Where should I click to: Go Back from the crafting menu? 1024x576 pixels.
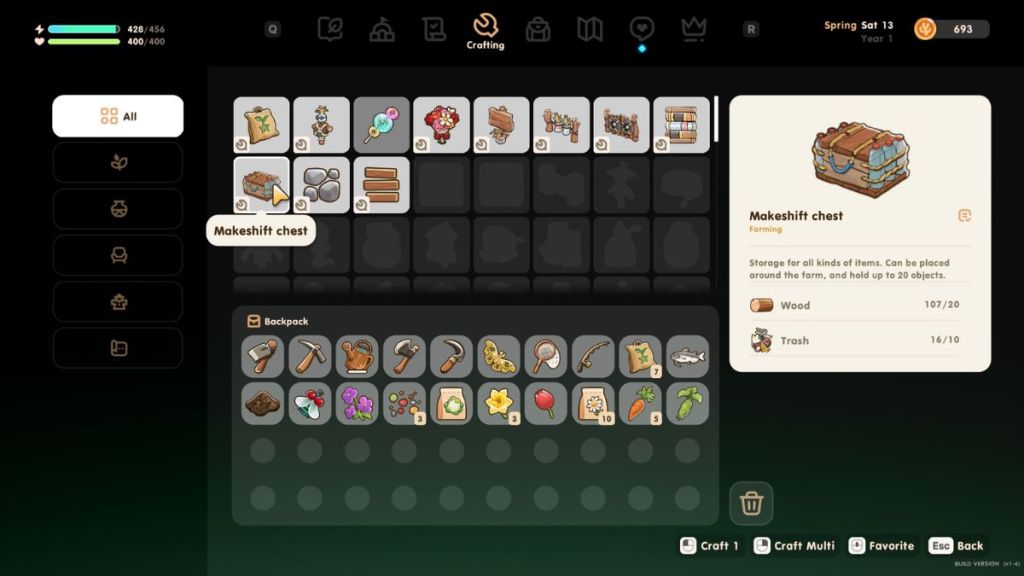[957, 546]
